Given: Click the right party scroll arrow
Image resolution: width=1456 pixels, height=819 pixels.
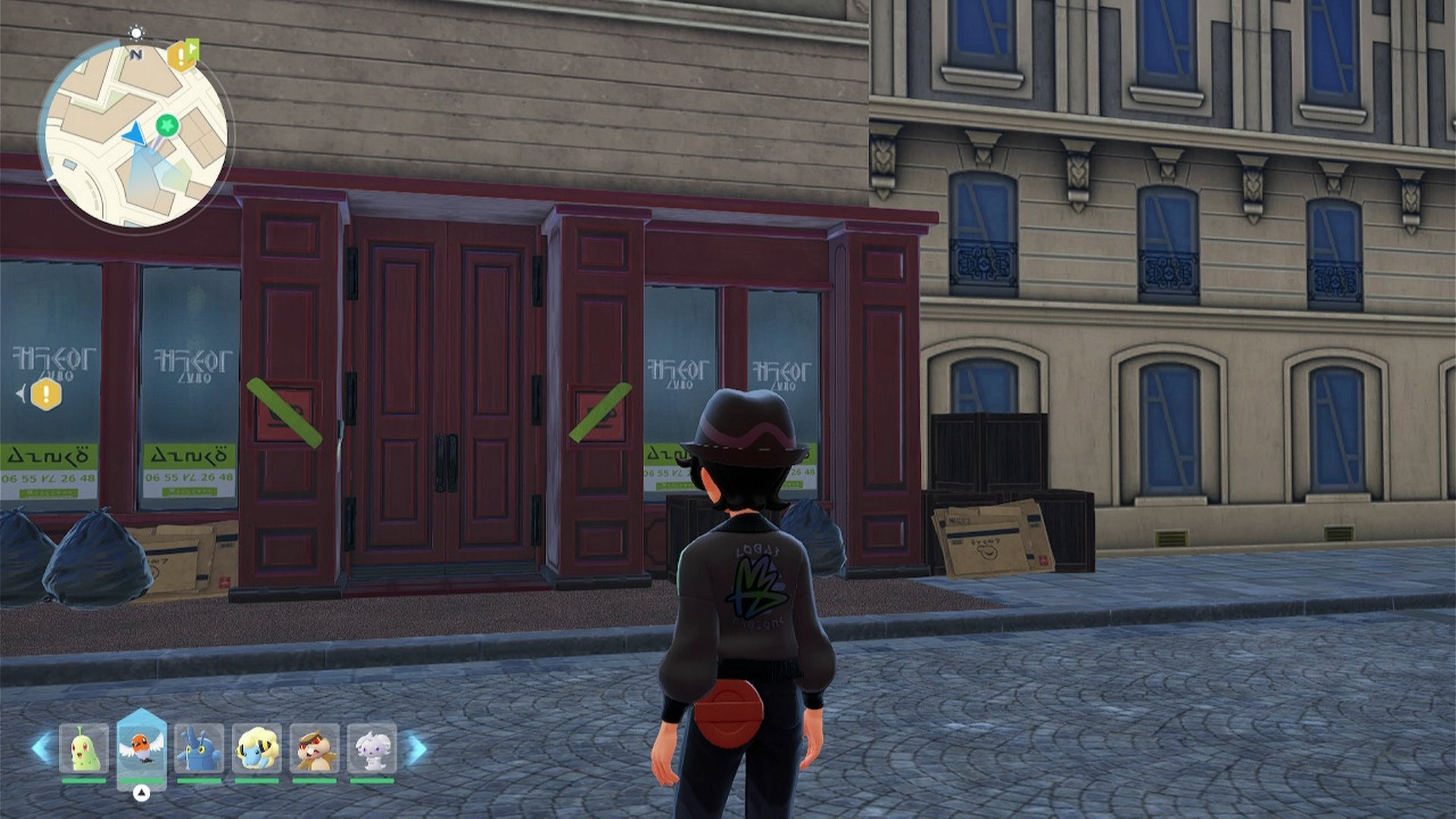Looking at the screenshot, I should pyautogui.click(x=416, y=749).
